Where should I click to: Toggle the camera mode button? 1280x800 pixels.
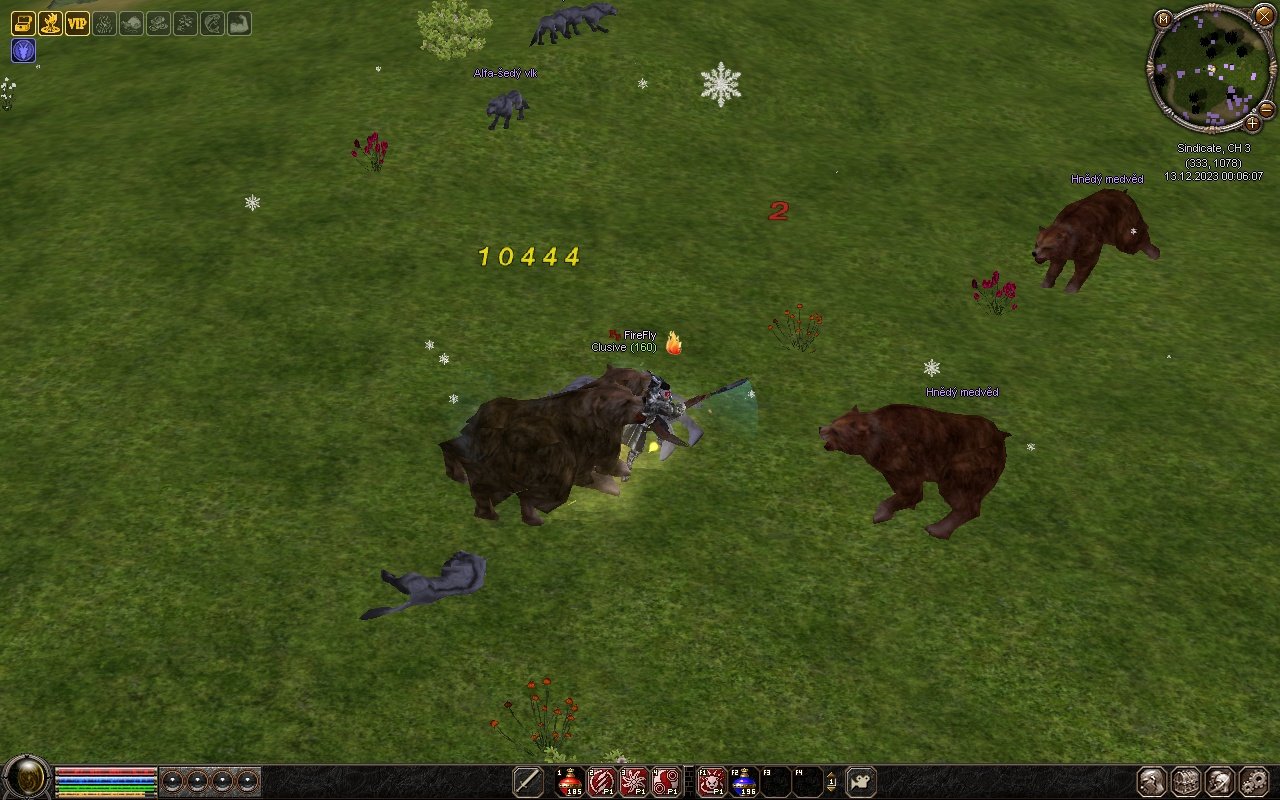pos(861,781)
